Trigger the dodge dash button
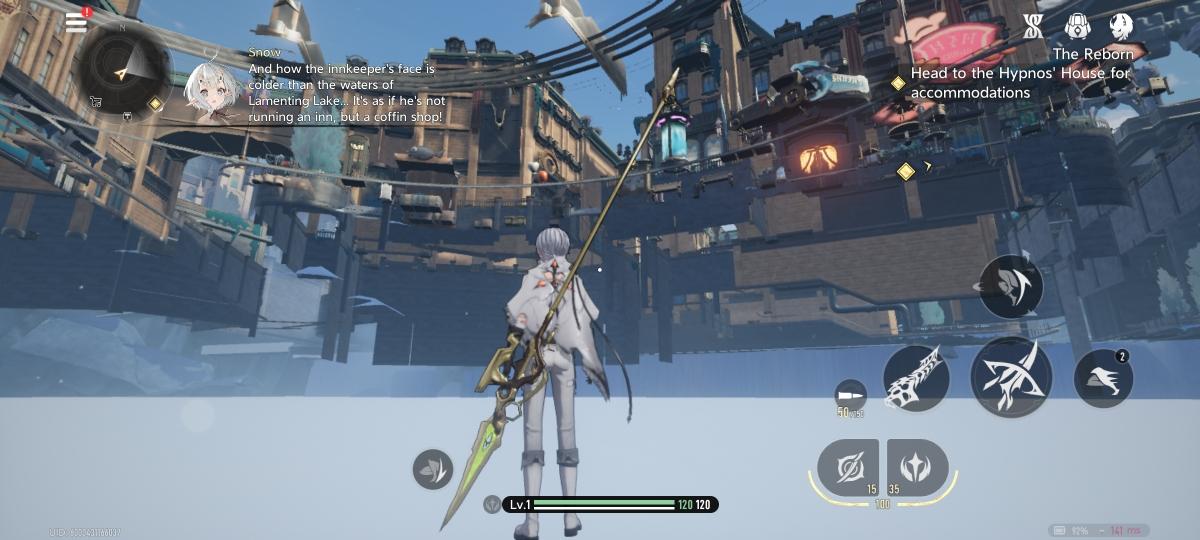Screen dimensions: 1200x540 point(1102,379)
